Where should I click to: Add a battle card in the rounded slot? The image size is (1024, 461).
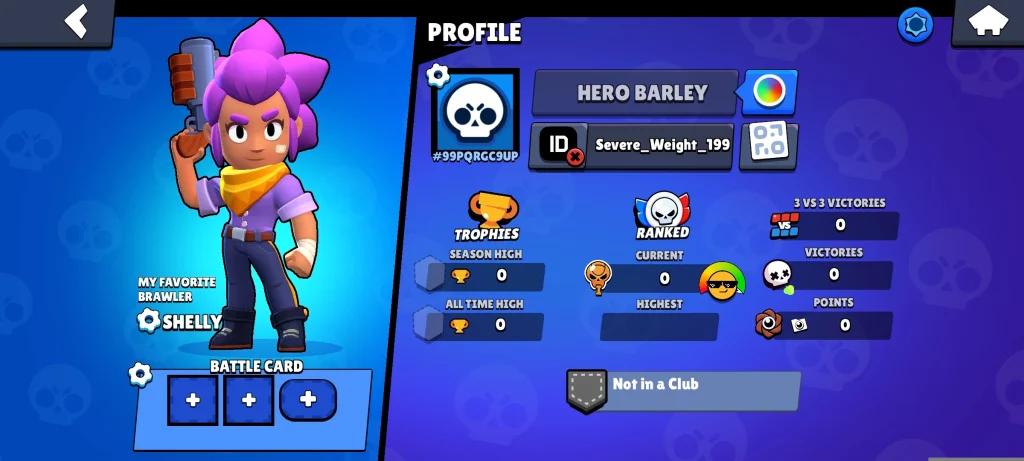click(x=308, y=400)
